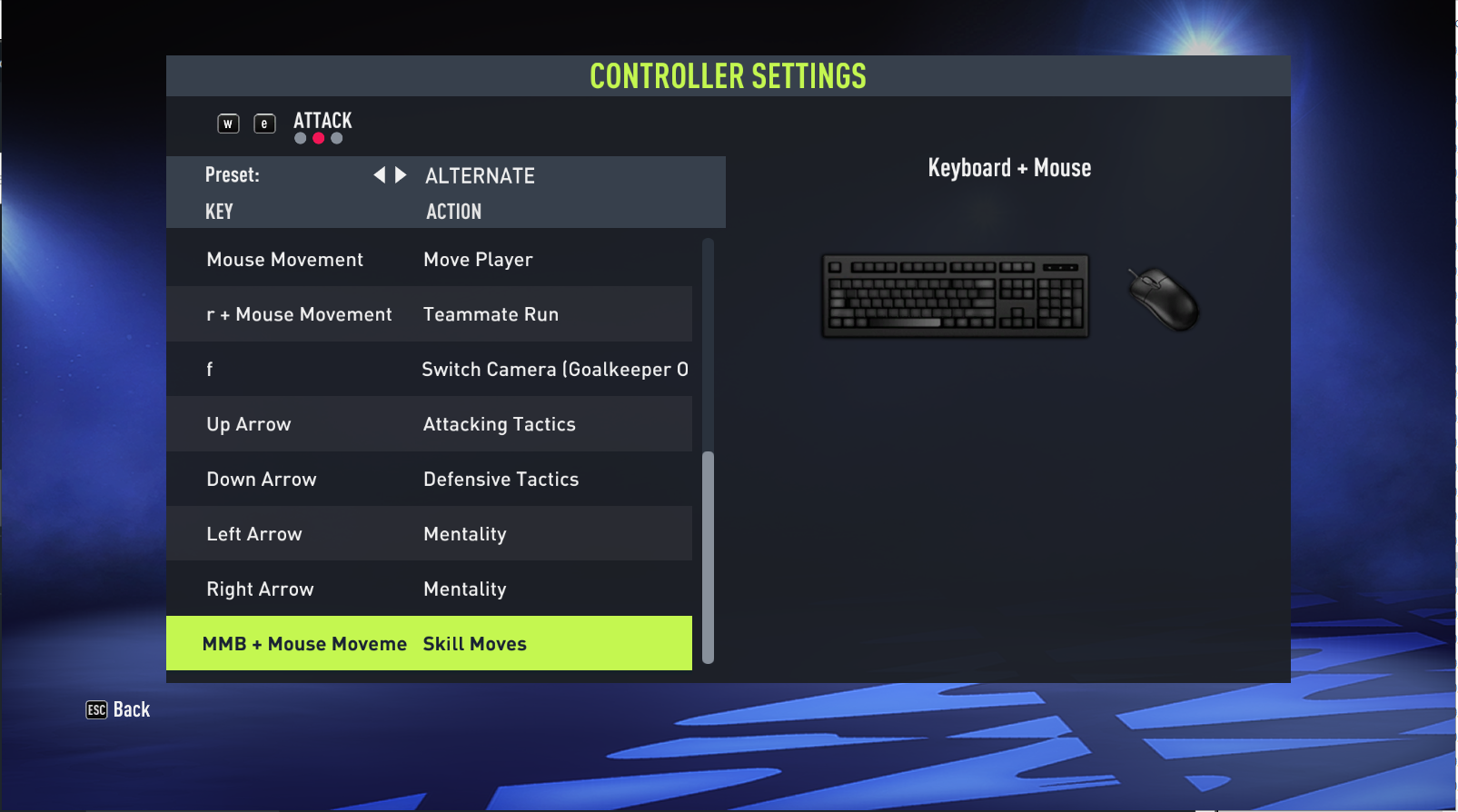
Task: Click the W key icon near ATTACK
Action: click(227, 124)
